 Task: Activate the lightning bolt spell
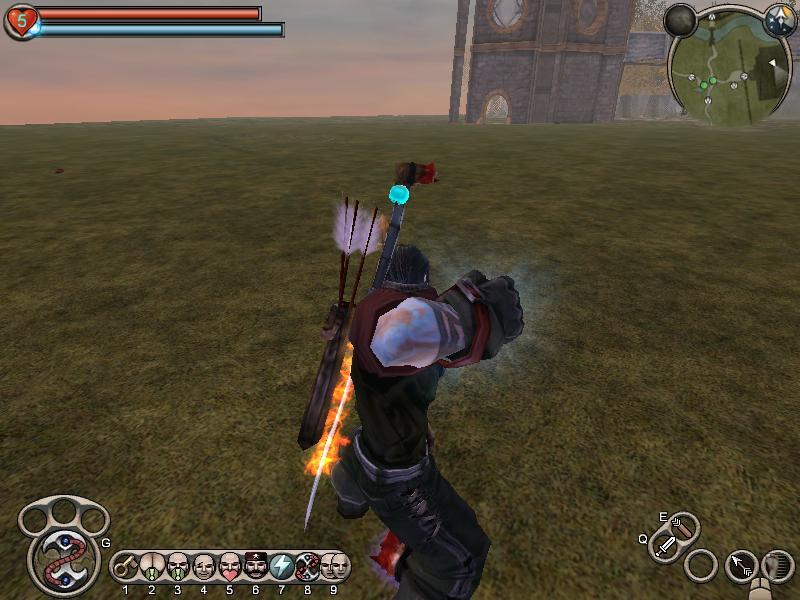pyautogui.click(x=281, y=567)
